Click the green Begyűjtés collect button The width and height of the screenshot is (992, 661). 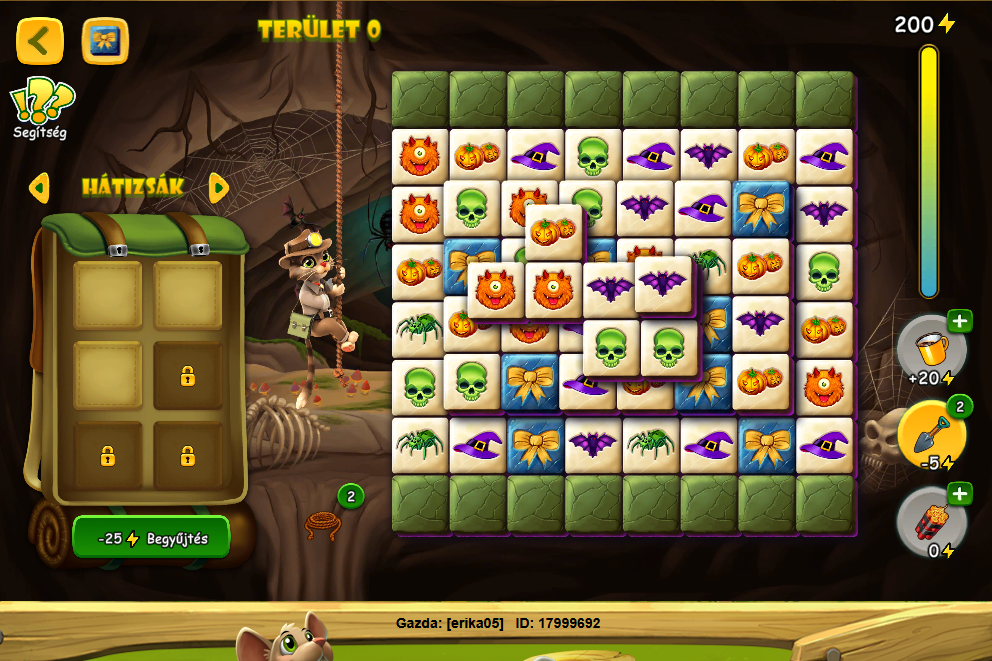click(151, 538)
